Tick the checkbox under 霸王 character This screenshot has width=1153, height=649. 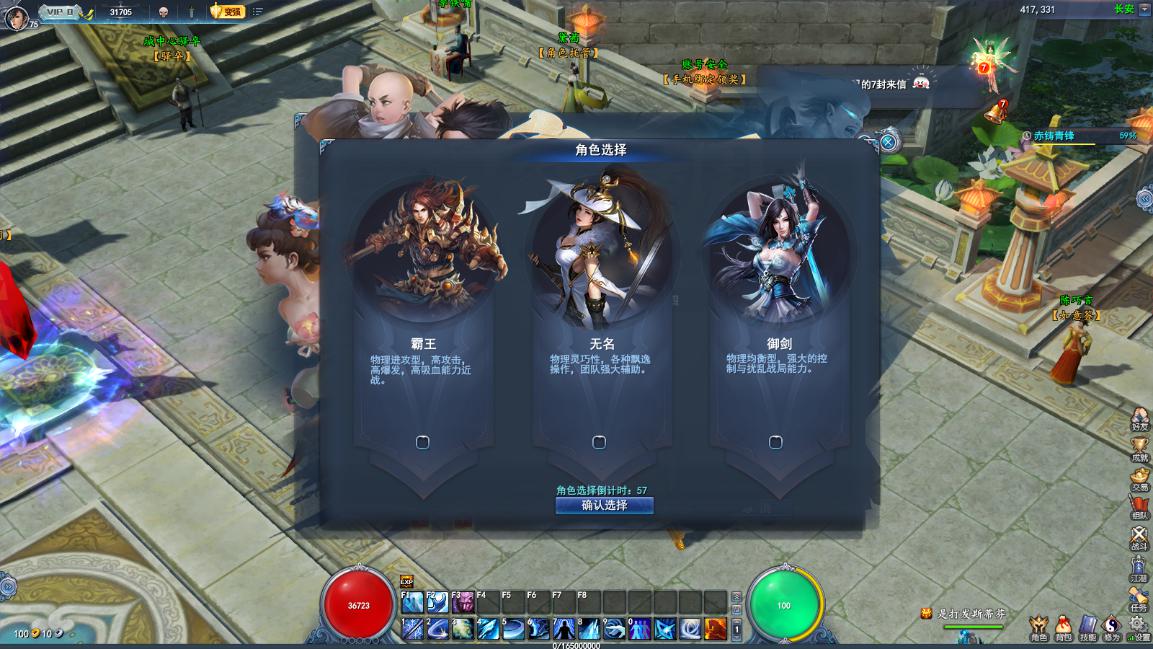pos(422,442)
